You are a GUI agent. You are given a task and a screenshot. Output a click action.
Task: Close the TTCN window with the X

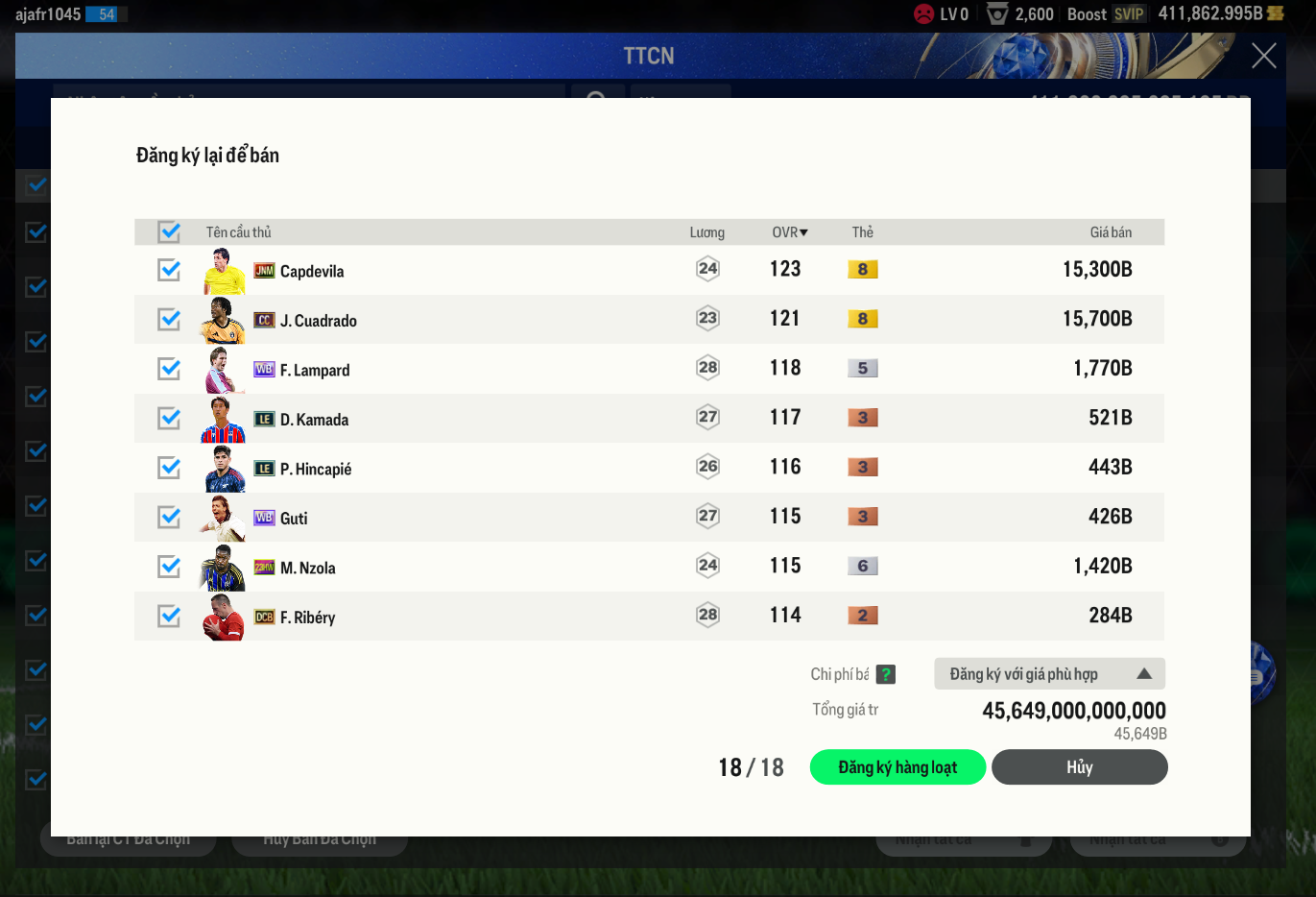(1263, 56)
